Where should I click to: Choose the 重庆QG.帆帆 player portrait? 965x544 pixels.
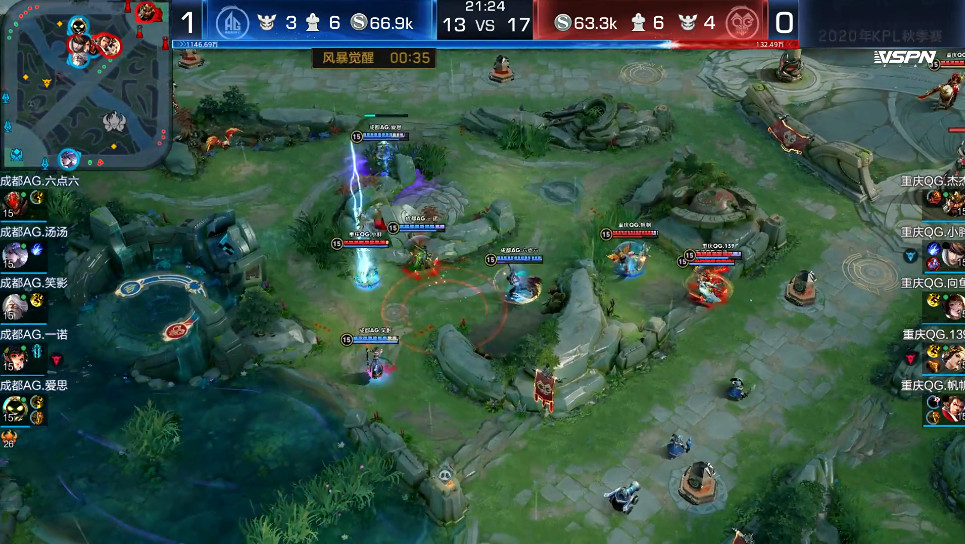[951, 408]
